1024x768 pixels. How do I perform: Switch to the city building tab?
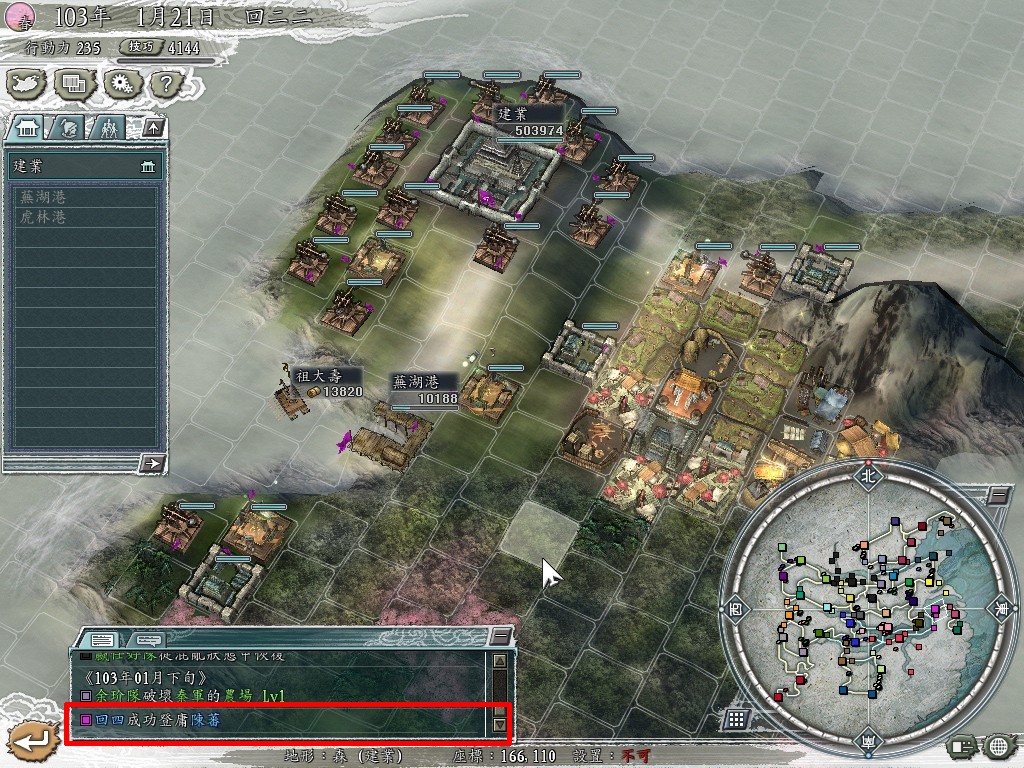(28, 127)
